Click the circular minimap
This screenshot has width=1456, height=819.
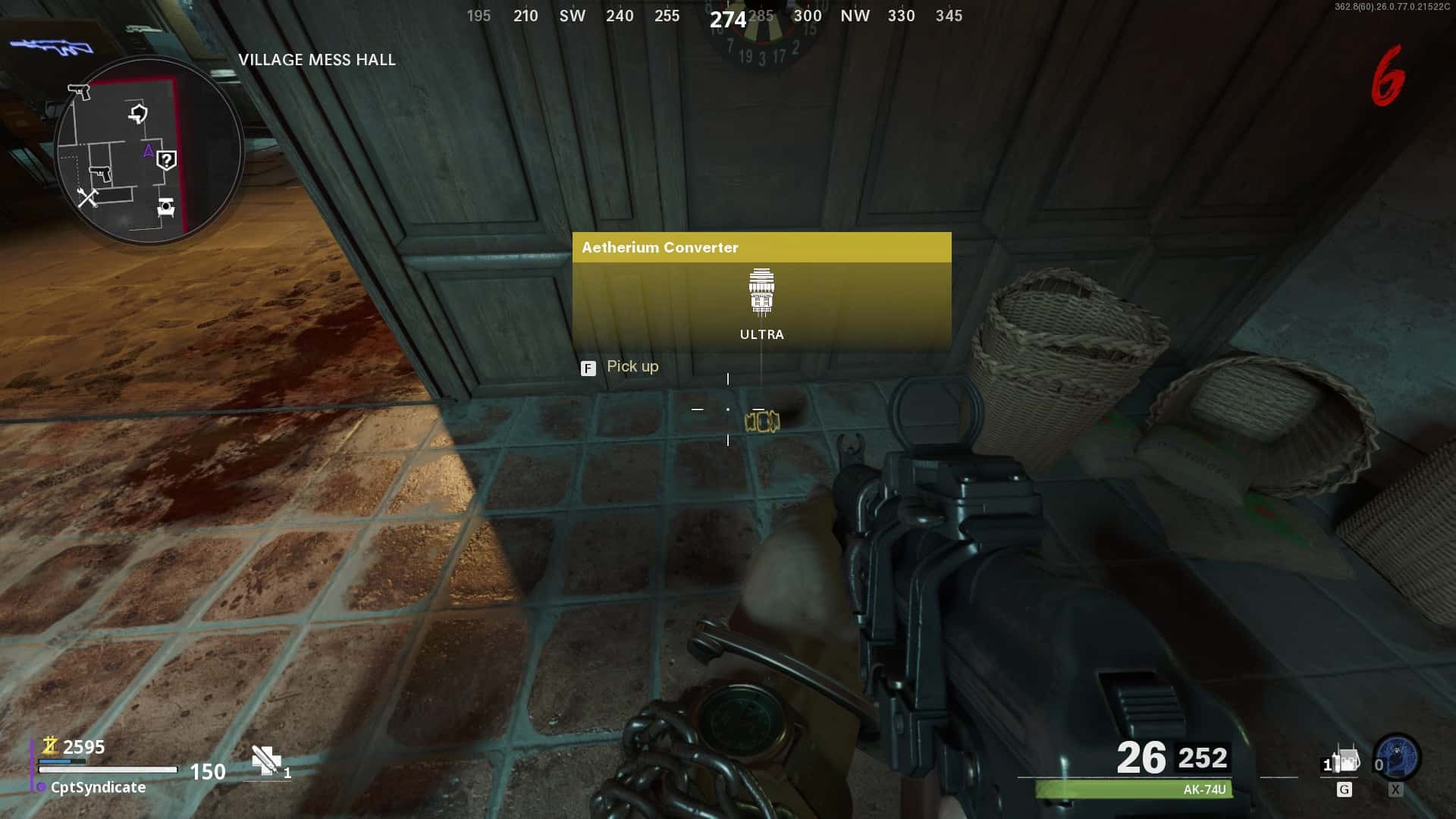[149, 150]
